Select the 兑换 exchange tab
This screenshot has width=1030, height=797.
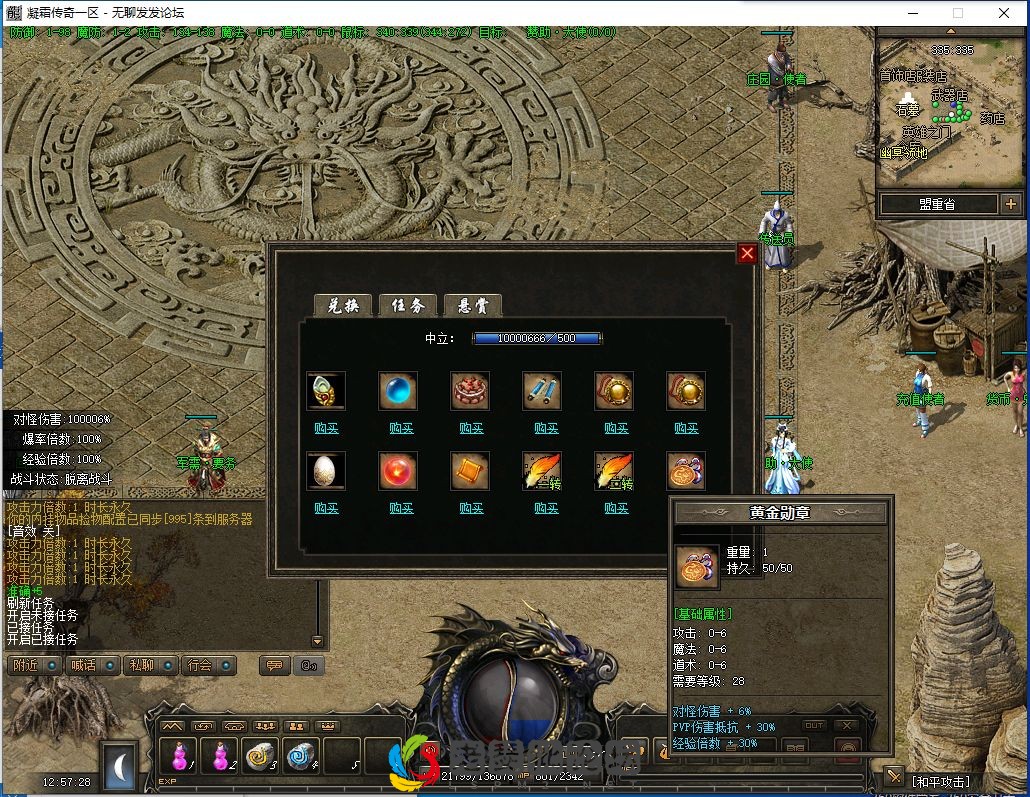(342, 306)
